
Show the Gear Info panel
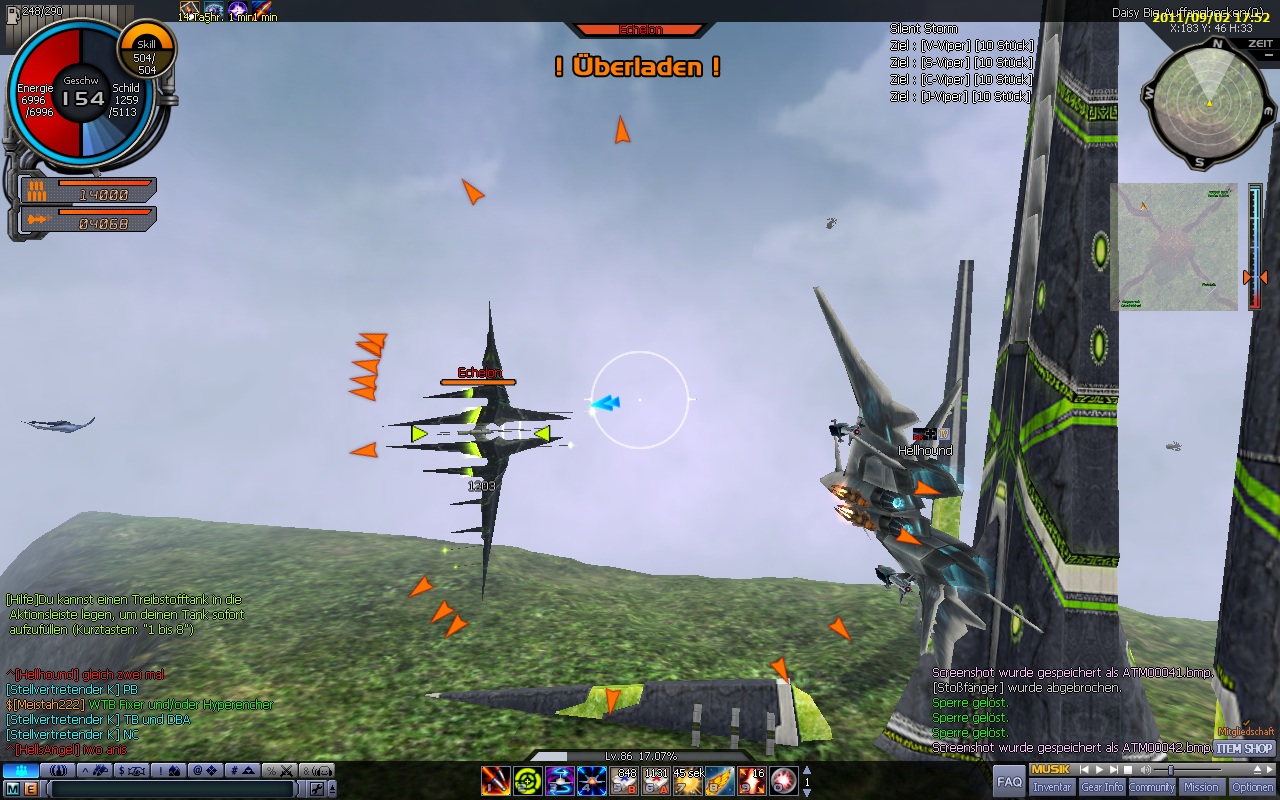tap(1102, 787)
